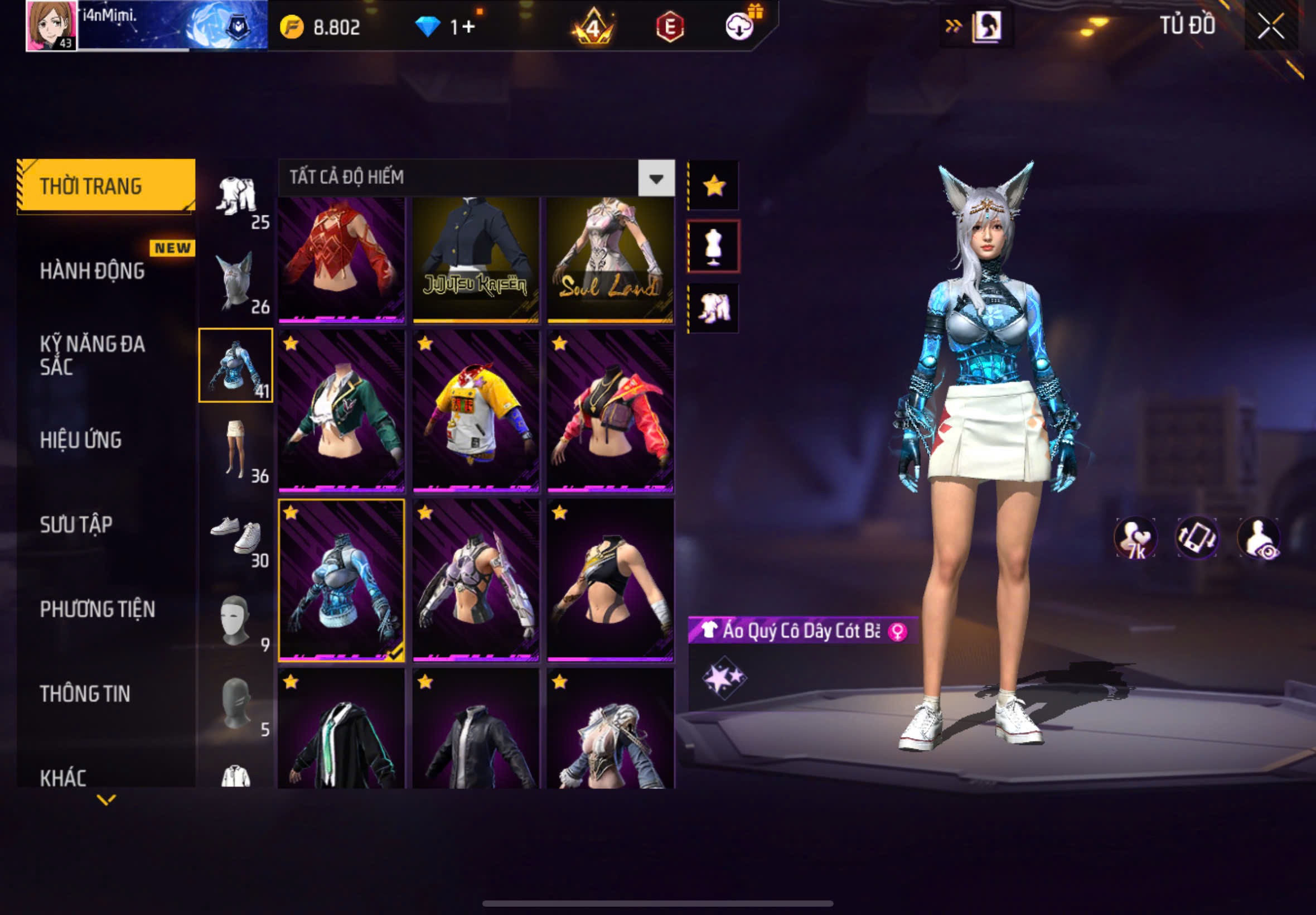Viewport: 1316px width, 915px height.
Task: Open the skirt bottoms subcategory
Action: coord(236,450)
